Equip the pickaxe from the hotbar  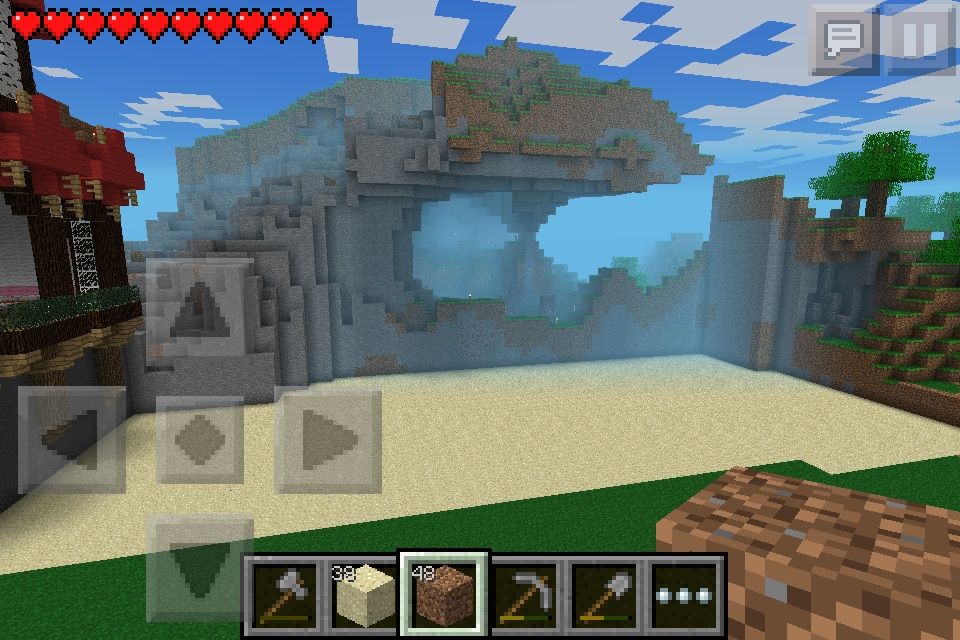coord(525,596)
